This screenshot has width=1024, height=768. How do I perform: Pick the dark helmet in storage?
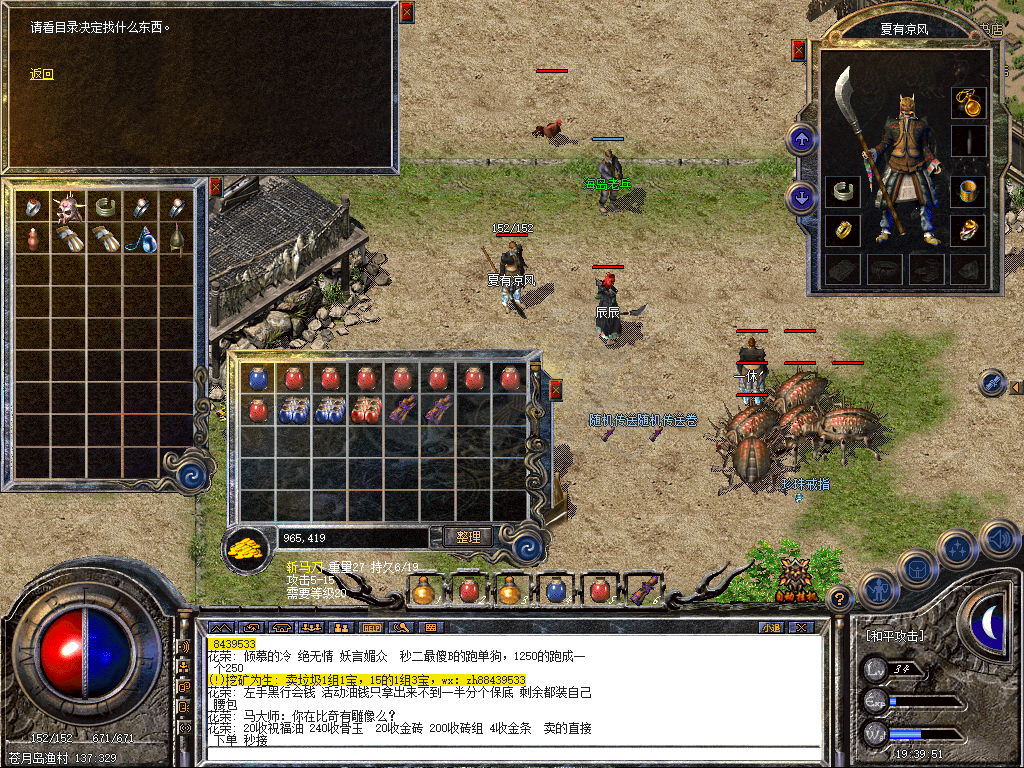[176, 239]
